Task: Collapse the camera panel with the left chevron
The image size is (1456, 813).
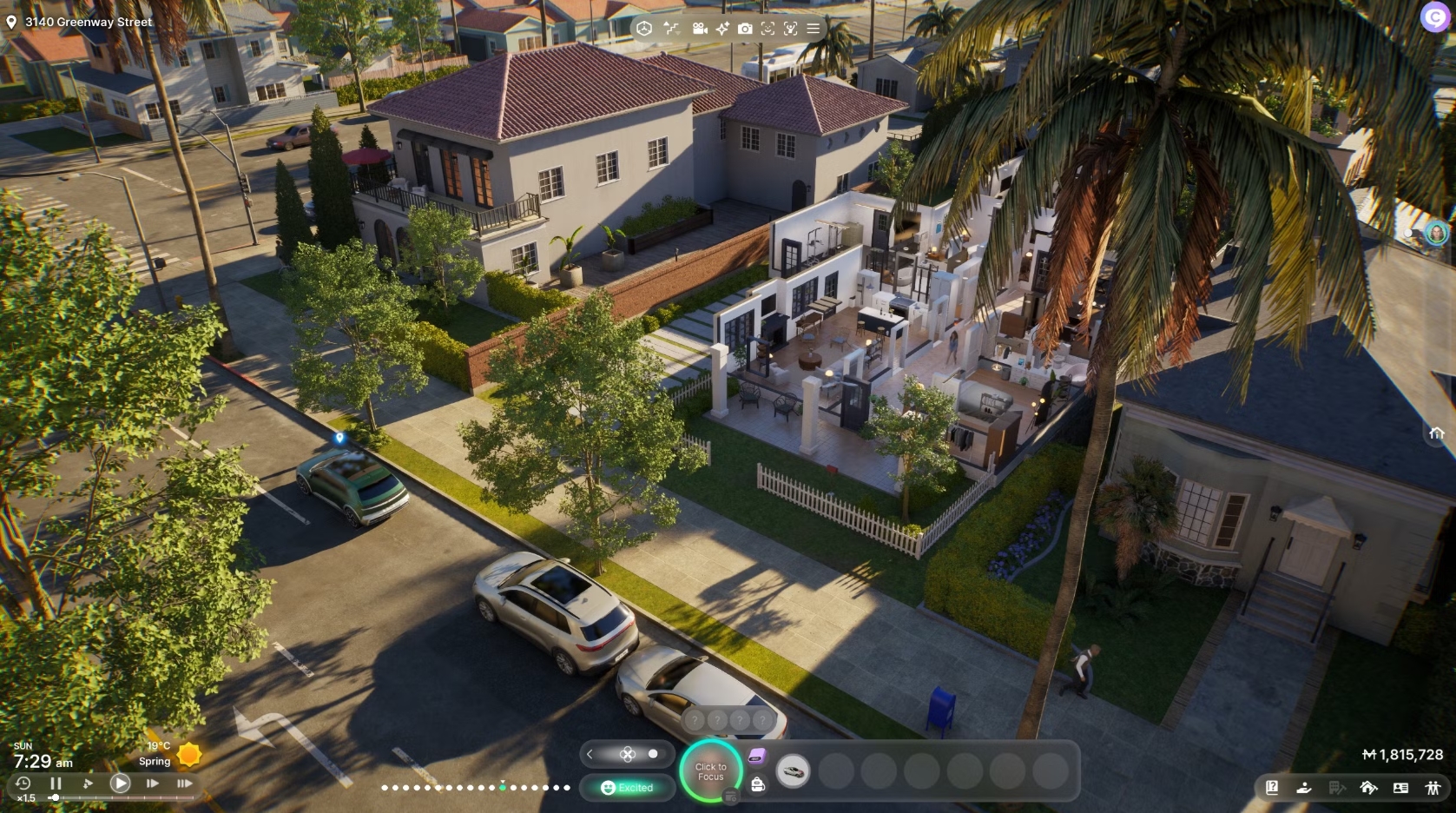Action: 590,754
